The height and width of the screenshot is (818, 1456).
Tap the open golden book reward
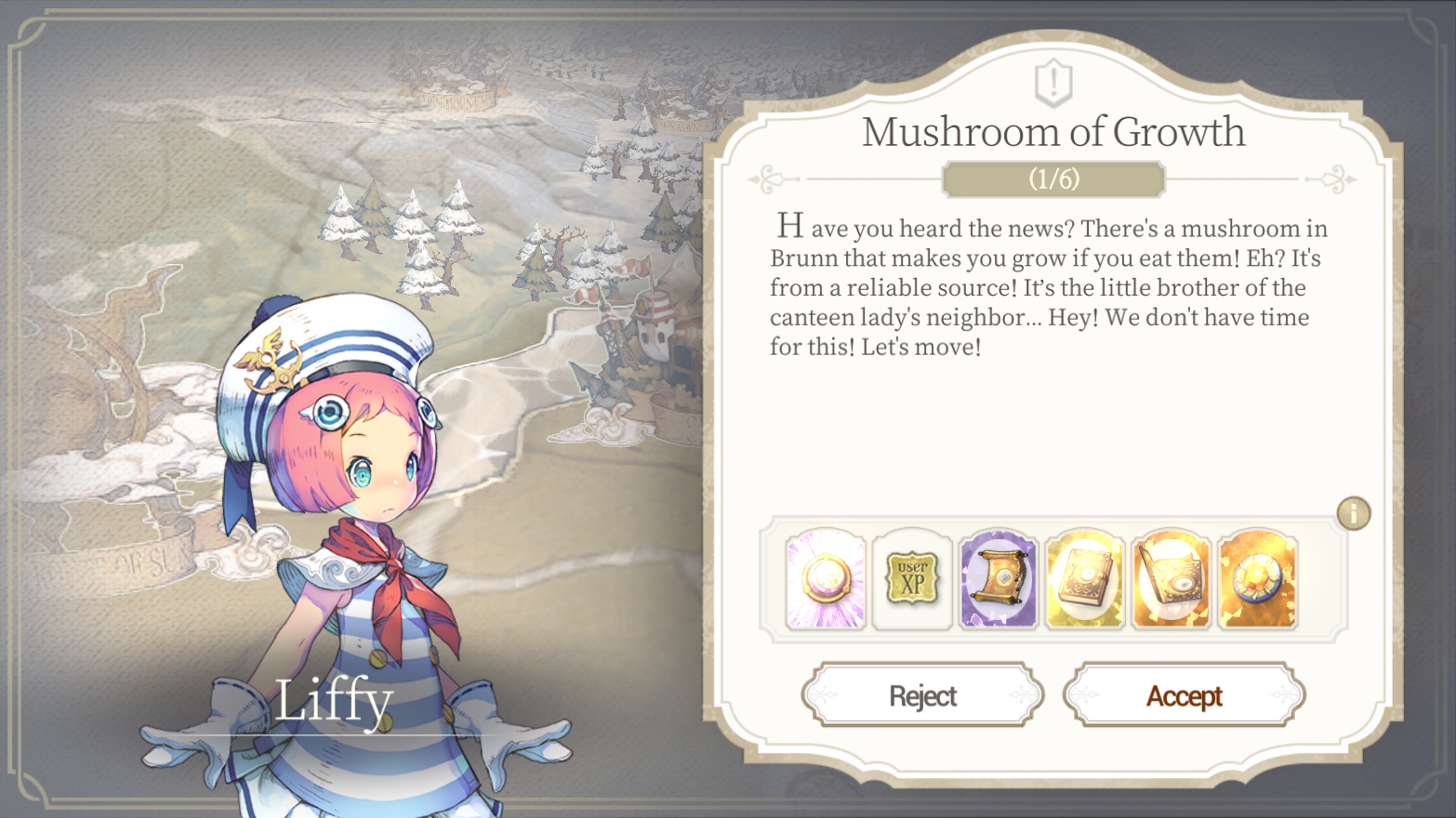click(x=1171, y=579)
